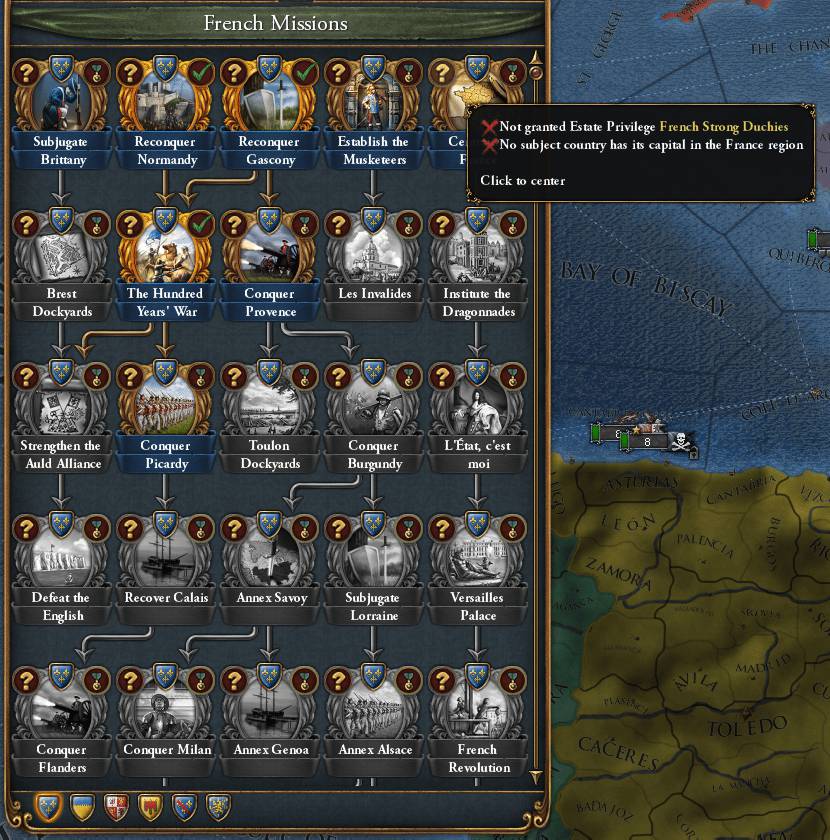The height and width of the screenshot is (840, 830).
Task: Open the L'État, c'est moi mission
Action: point(477,406)
